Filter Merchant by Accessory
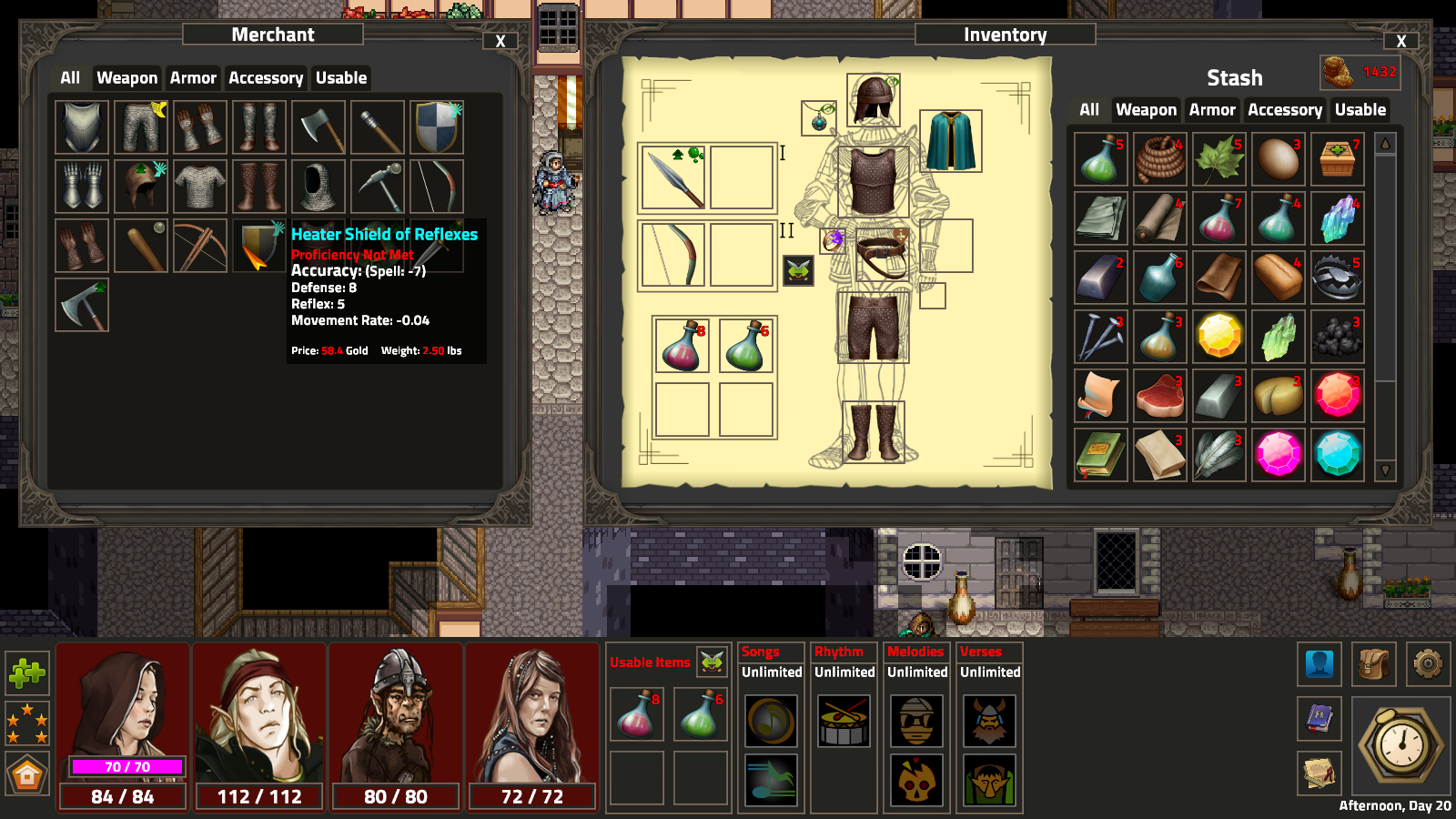Image resolution: width=1456 pixels, height=819 pixels. [x=266, y=78]
